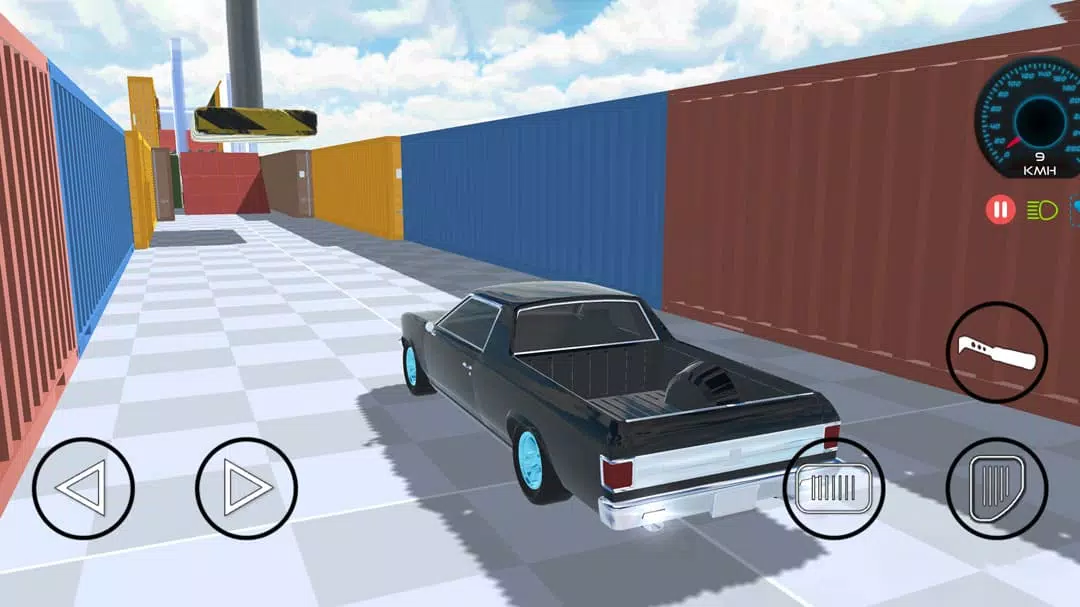Pause the game with the red button
Viewport: 1080px width, 607px height.
coord(1000,210)
